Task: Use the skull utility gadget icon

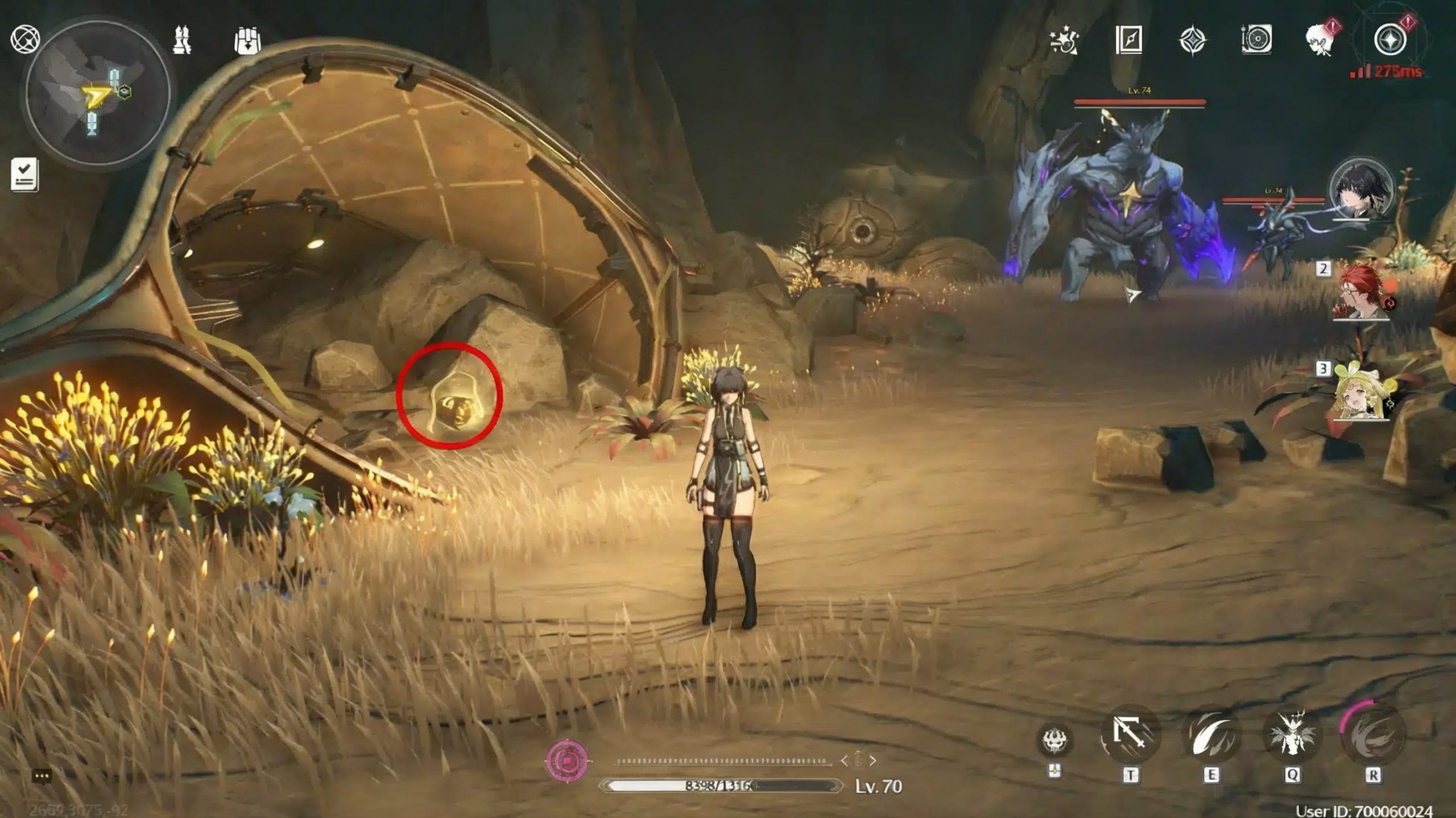Action: pos(1054,740)
